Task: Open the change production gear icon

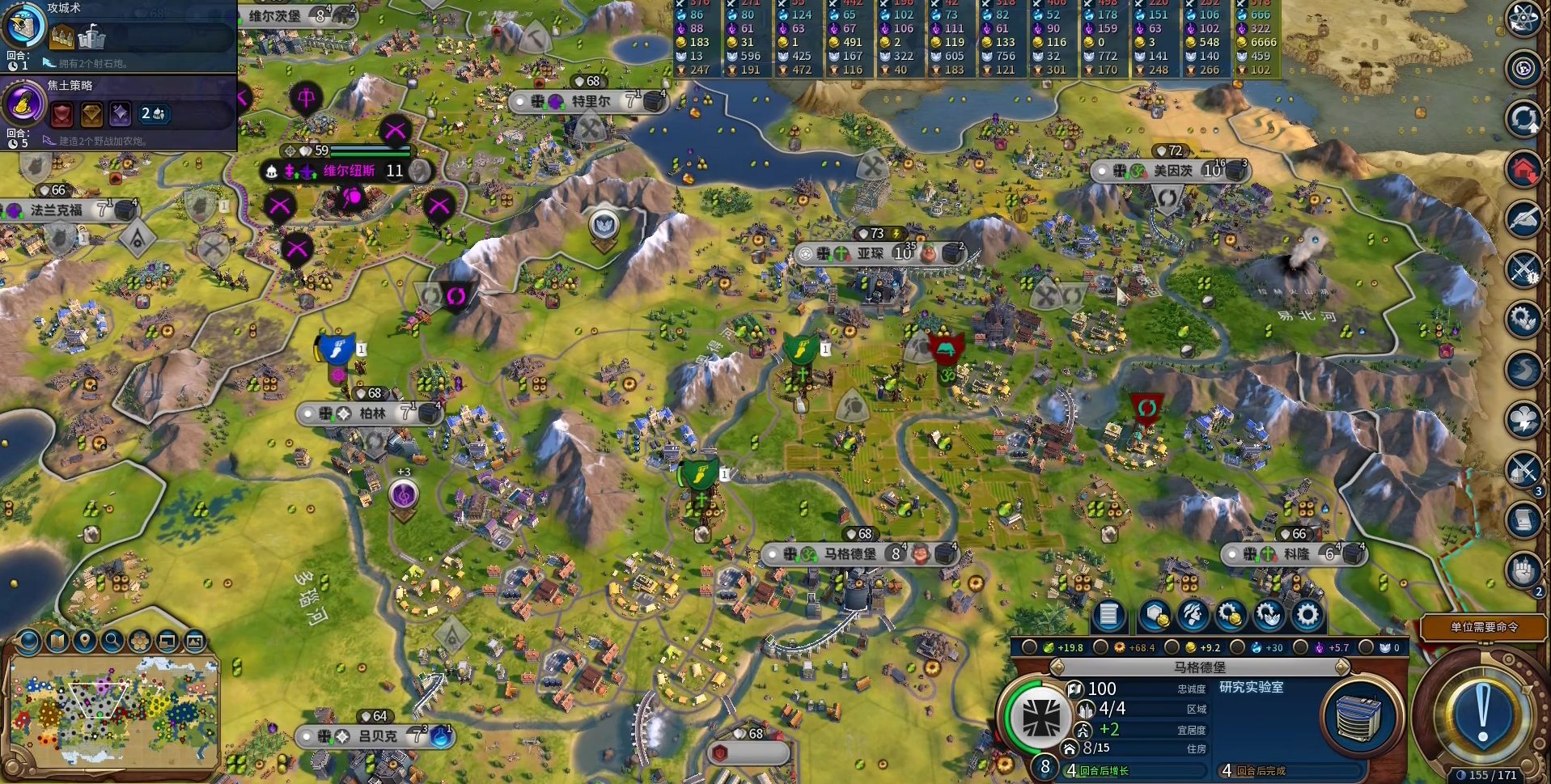Action: point(1307,616)
